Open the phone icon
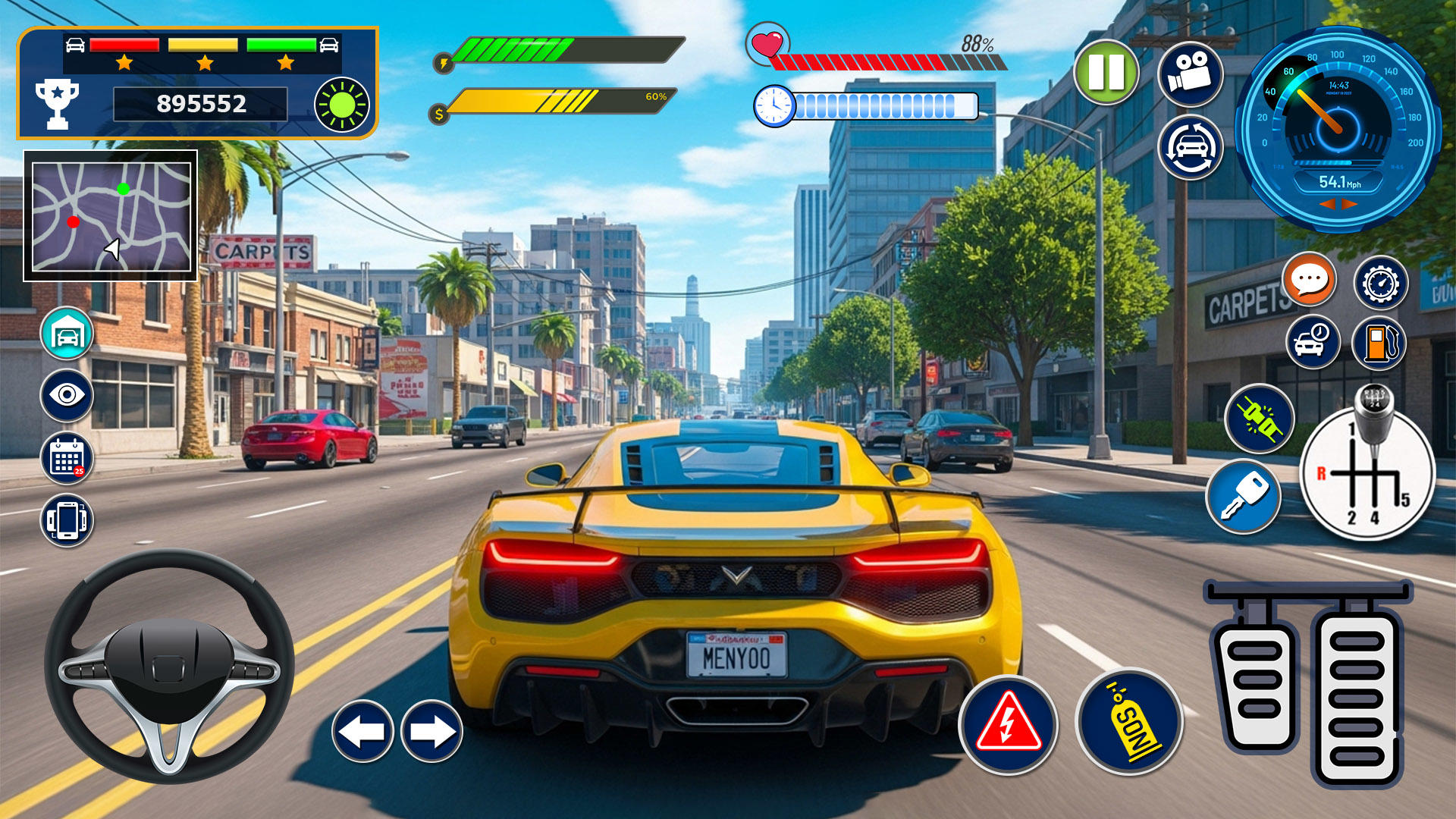1456x819 pixels. pos(67,520)
